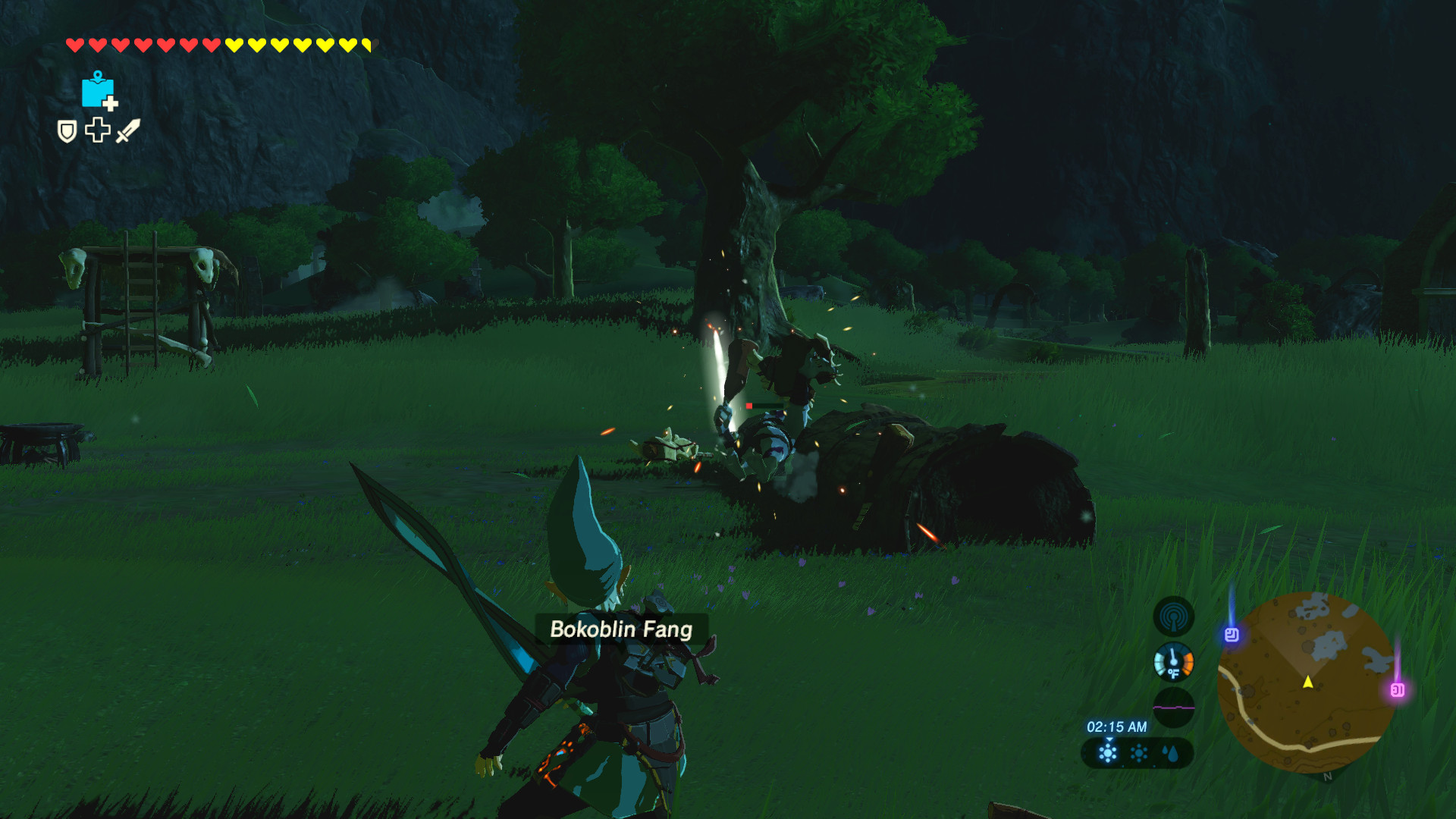Click the 02:15 AM clock display
Viewport: 1456px width, 819px height.
pyautogui.click(x=1116, y=726)
